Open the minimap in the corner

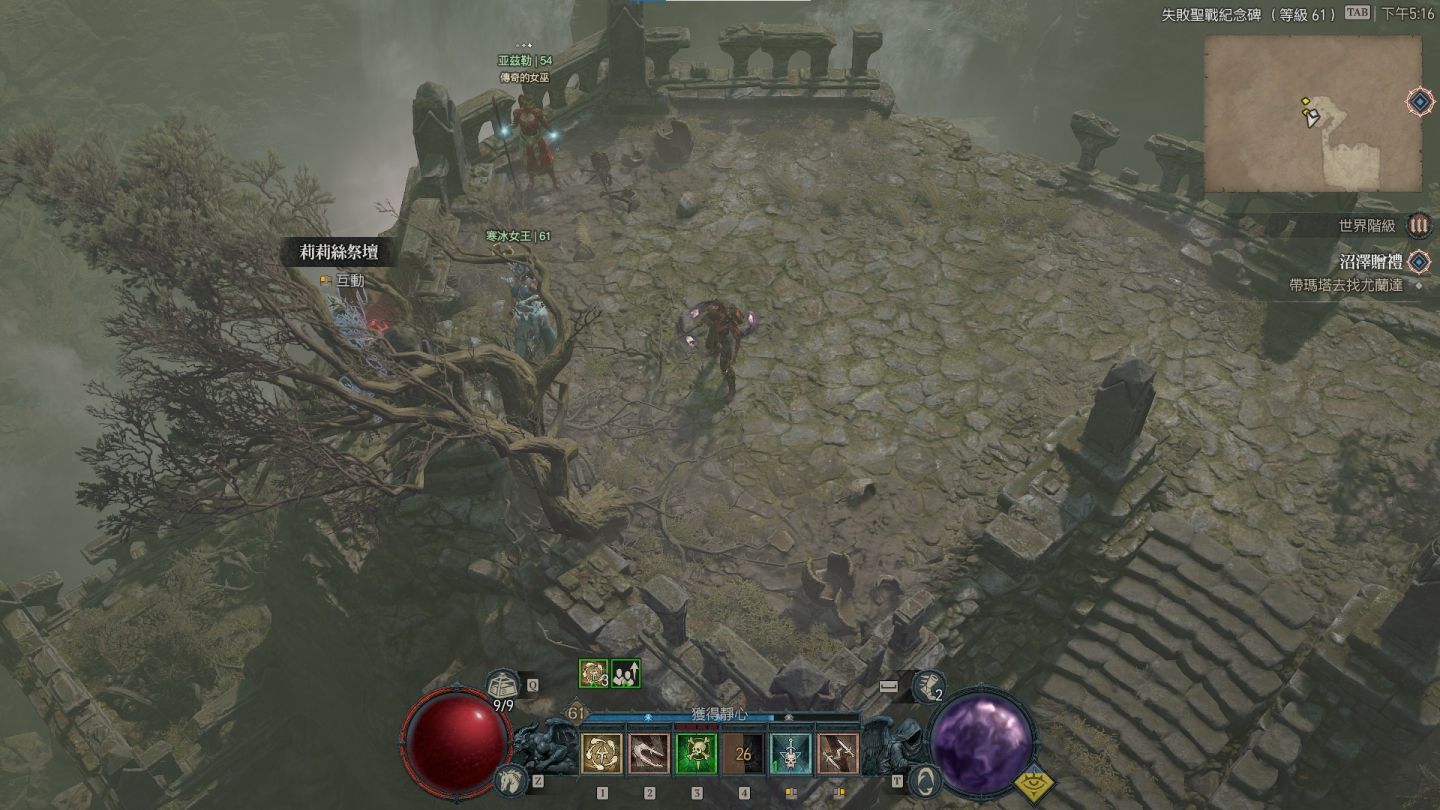click(1312, 113)
